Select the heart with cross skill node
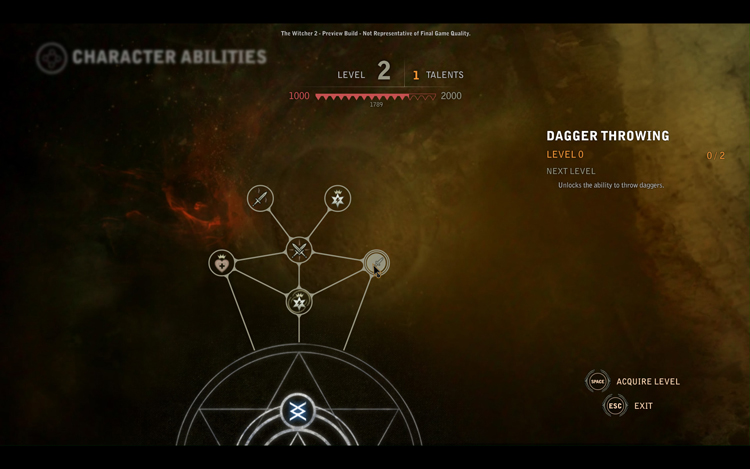The height and width of the screenshot is (469, 750). click(222, 263)
